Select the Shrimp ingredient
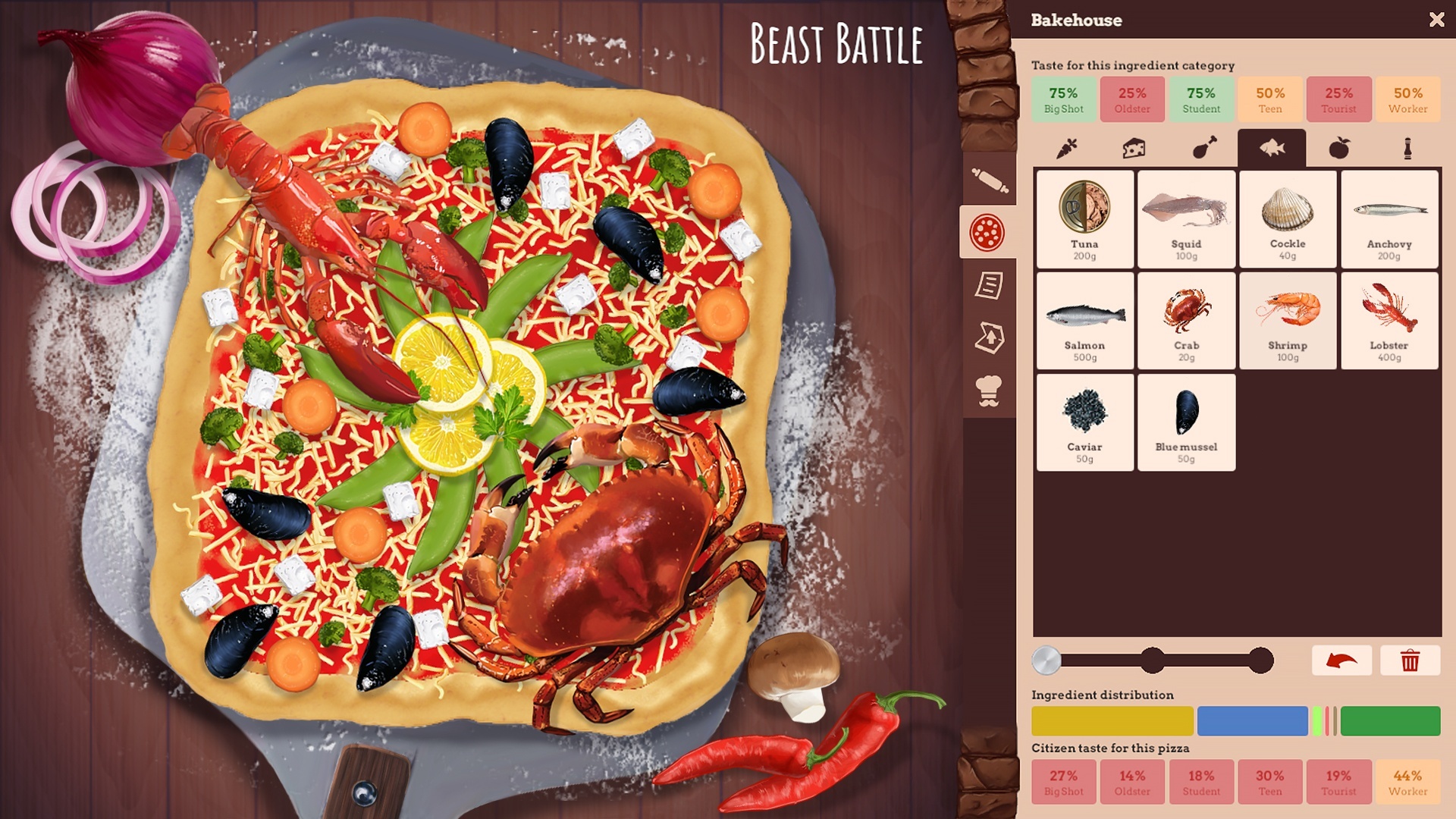Screen dimensions: 1456x819 1288,320
